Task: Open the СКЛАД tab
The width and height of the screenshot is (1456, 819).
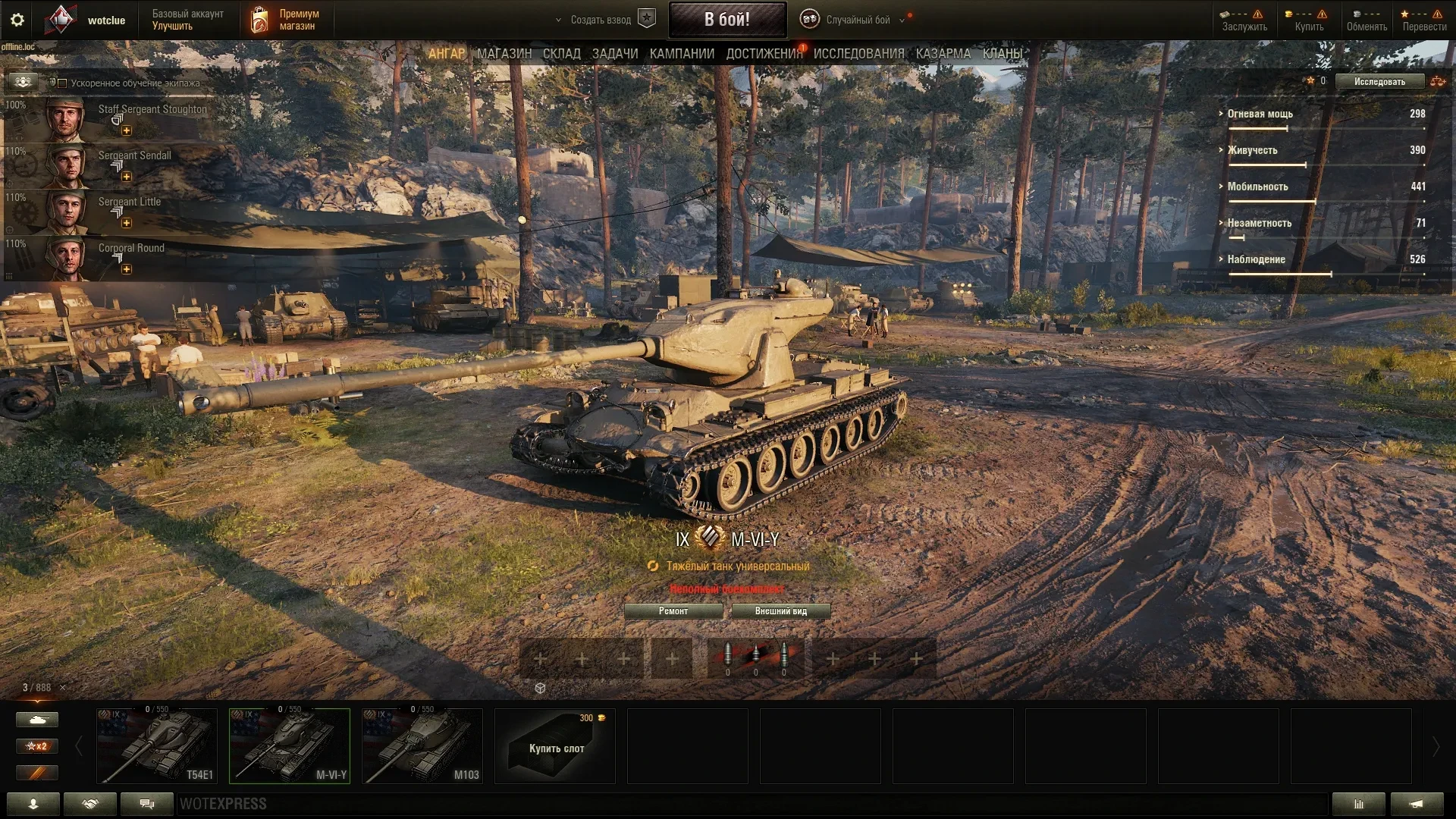Action: tap(561, 54)
